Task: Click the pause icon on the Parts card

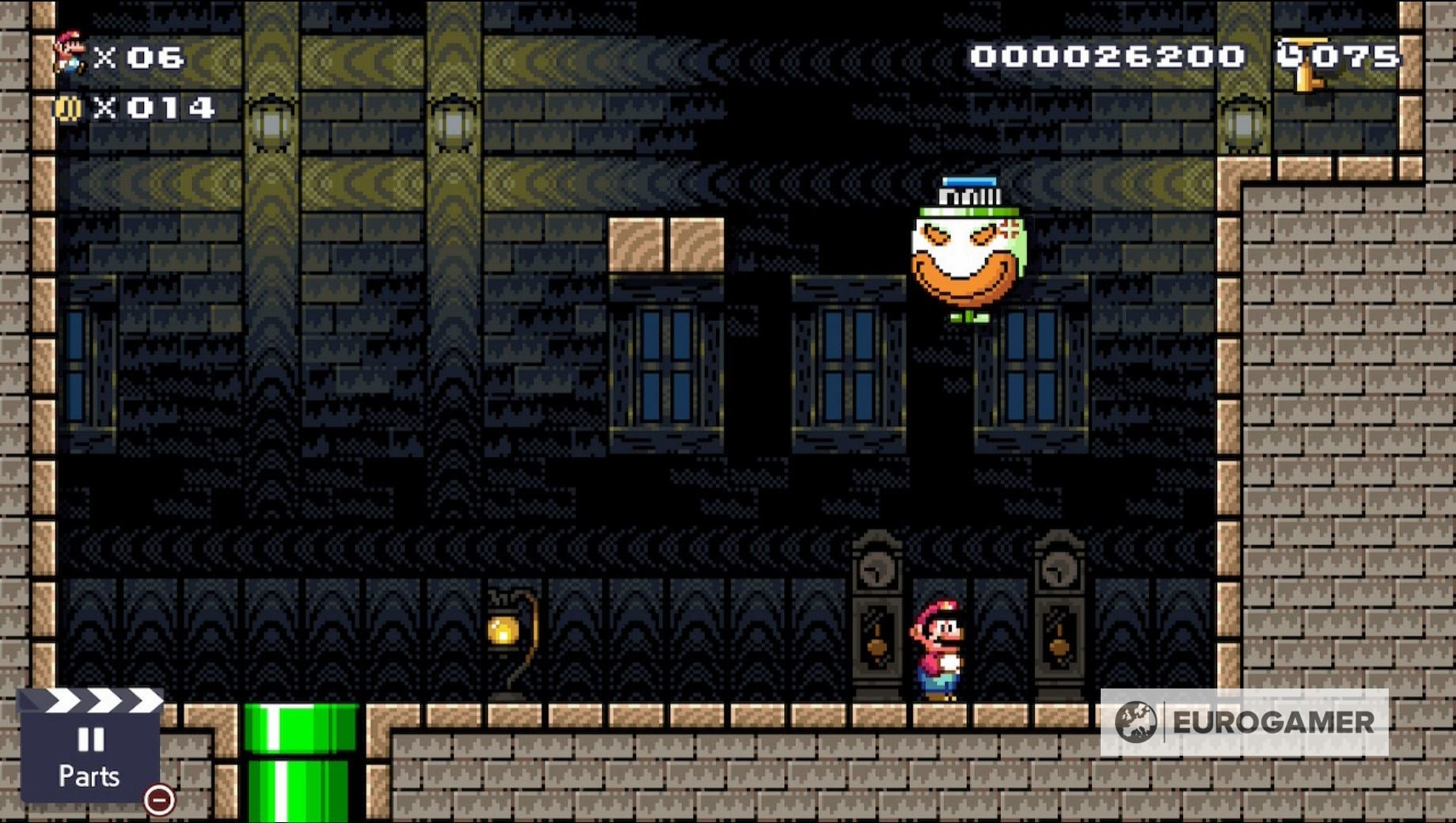Action: [89, 738]
